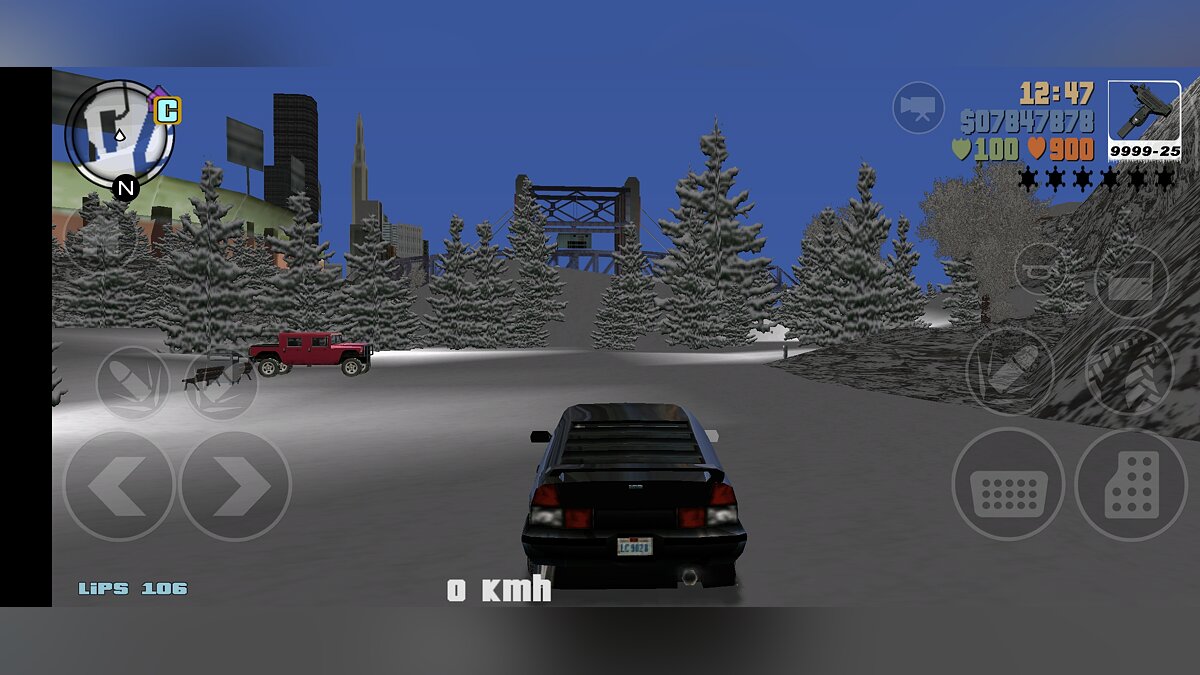Image resolution: width=1200 pixels, height=675 pixels.
Task: Apply the handbrake tire-tracks button
Action: pos(1129,371)
